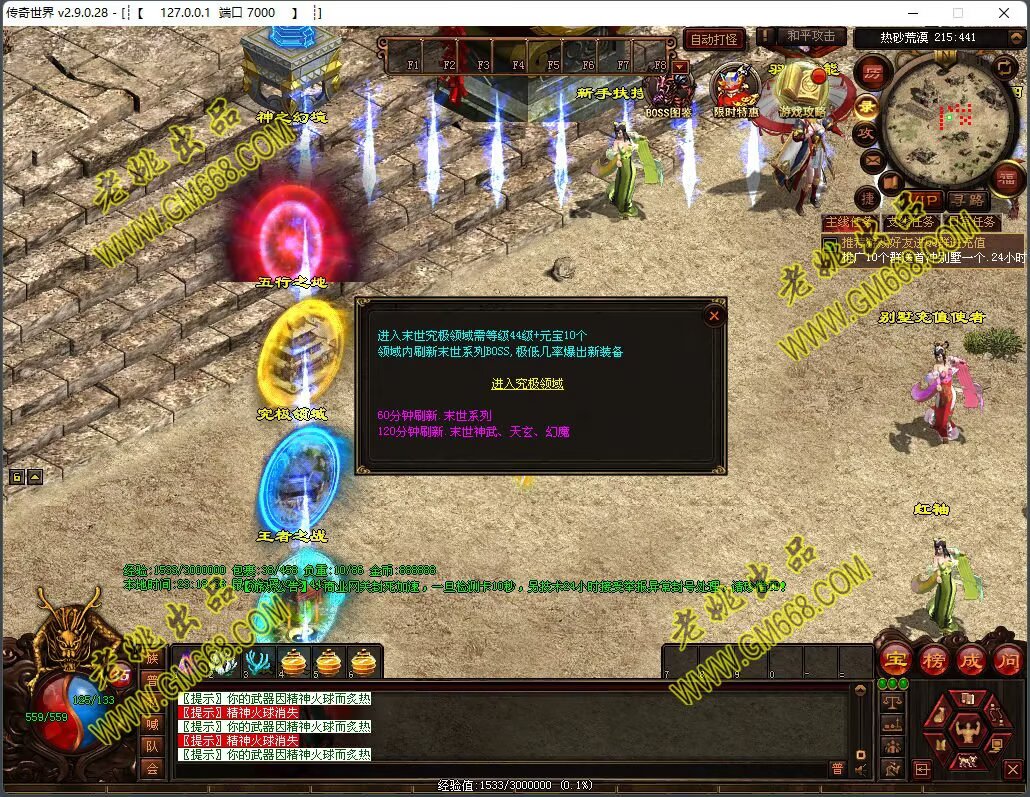This screenshot has width=1030, height=797.
Task: Open the envelope mail icon
Action: [871, 160]
